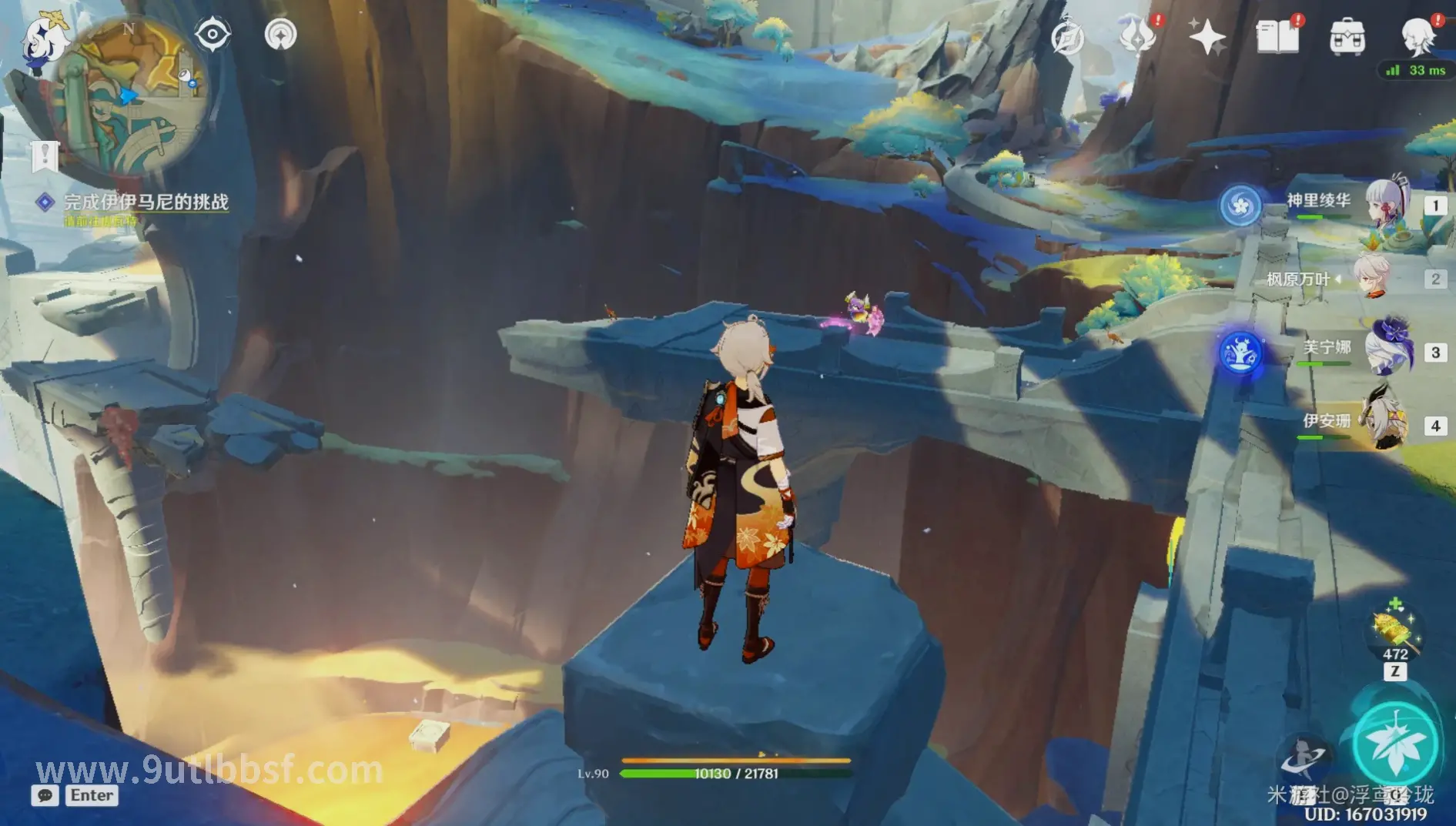Click the round signal icon beside the eye
The image size is (1456, 826).
(280, 35)
